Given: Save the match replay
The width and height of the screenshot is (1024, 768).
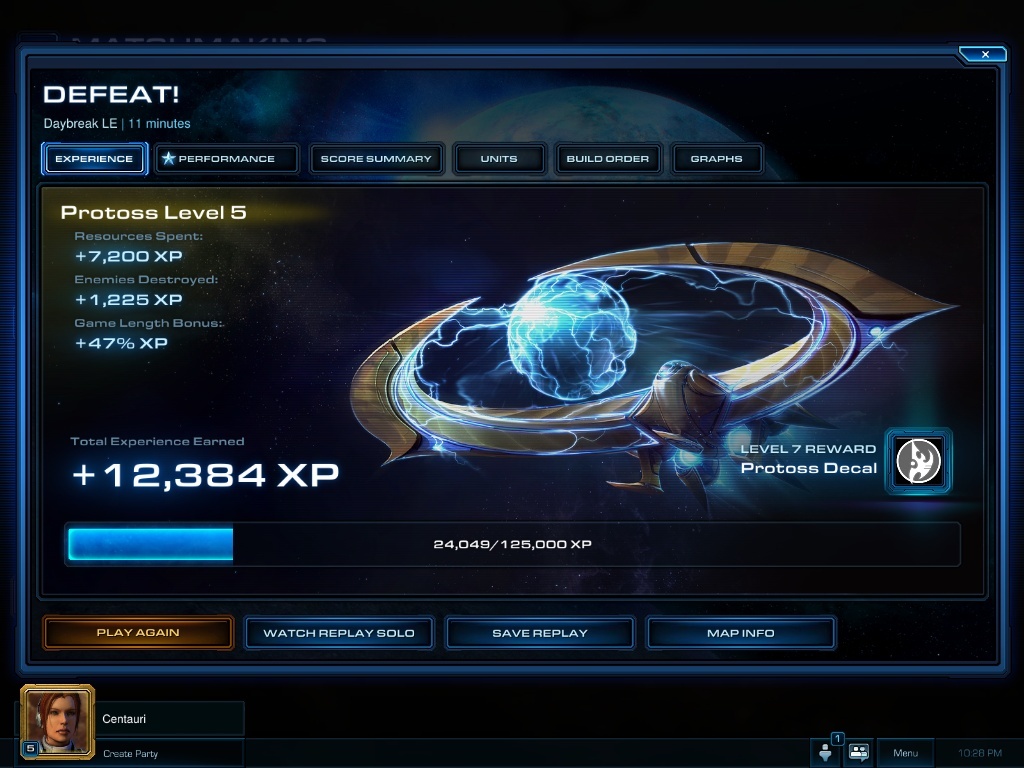Looking at the screenshot, I should [540, 633].
